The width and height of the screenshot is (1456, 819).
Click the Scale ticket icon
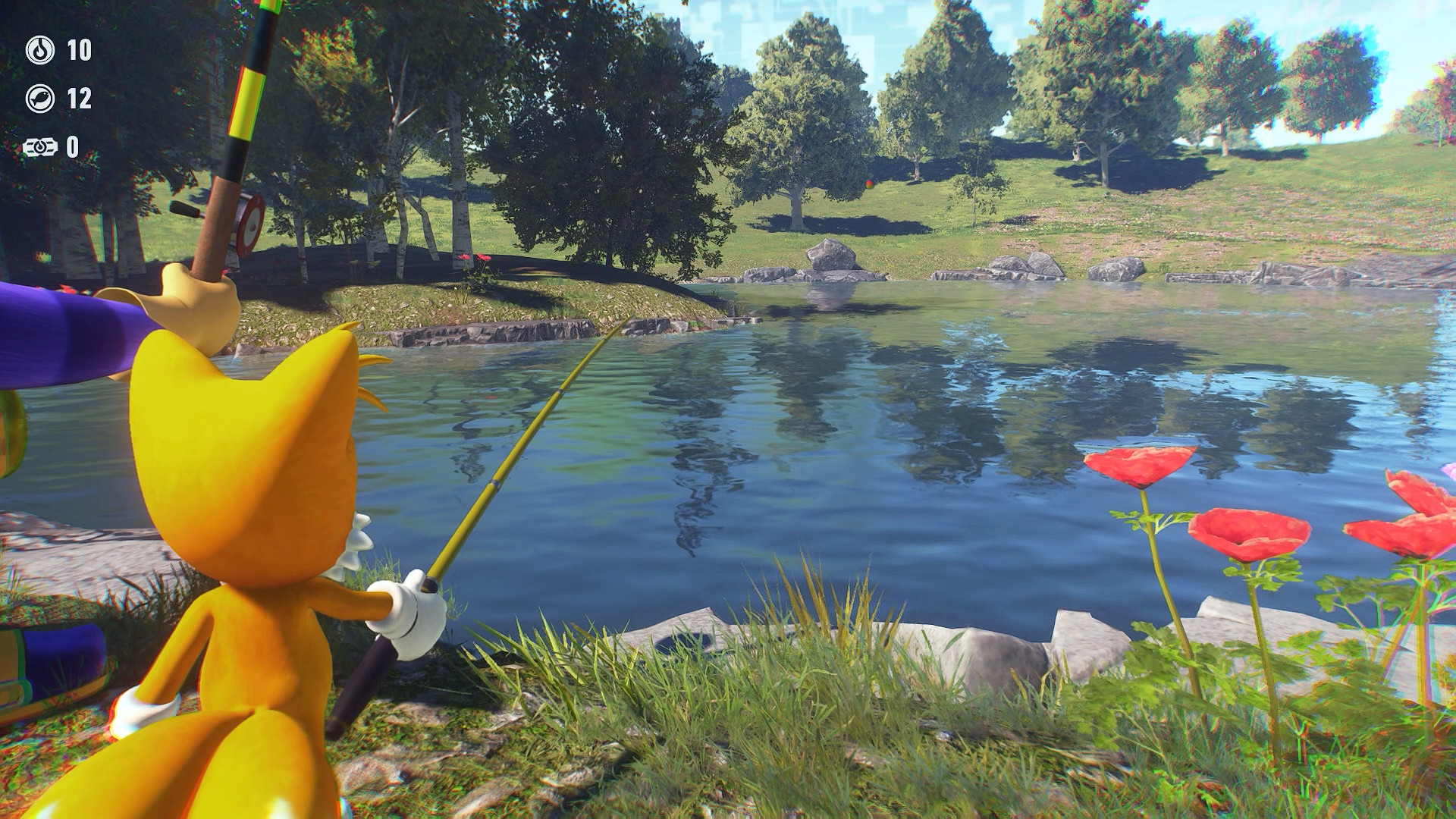click(42, 147)
